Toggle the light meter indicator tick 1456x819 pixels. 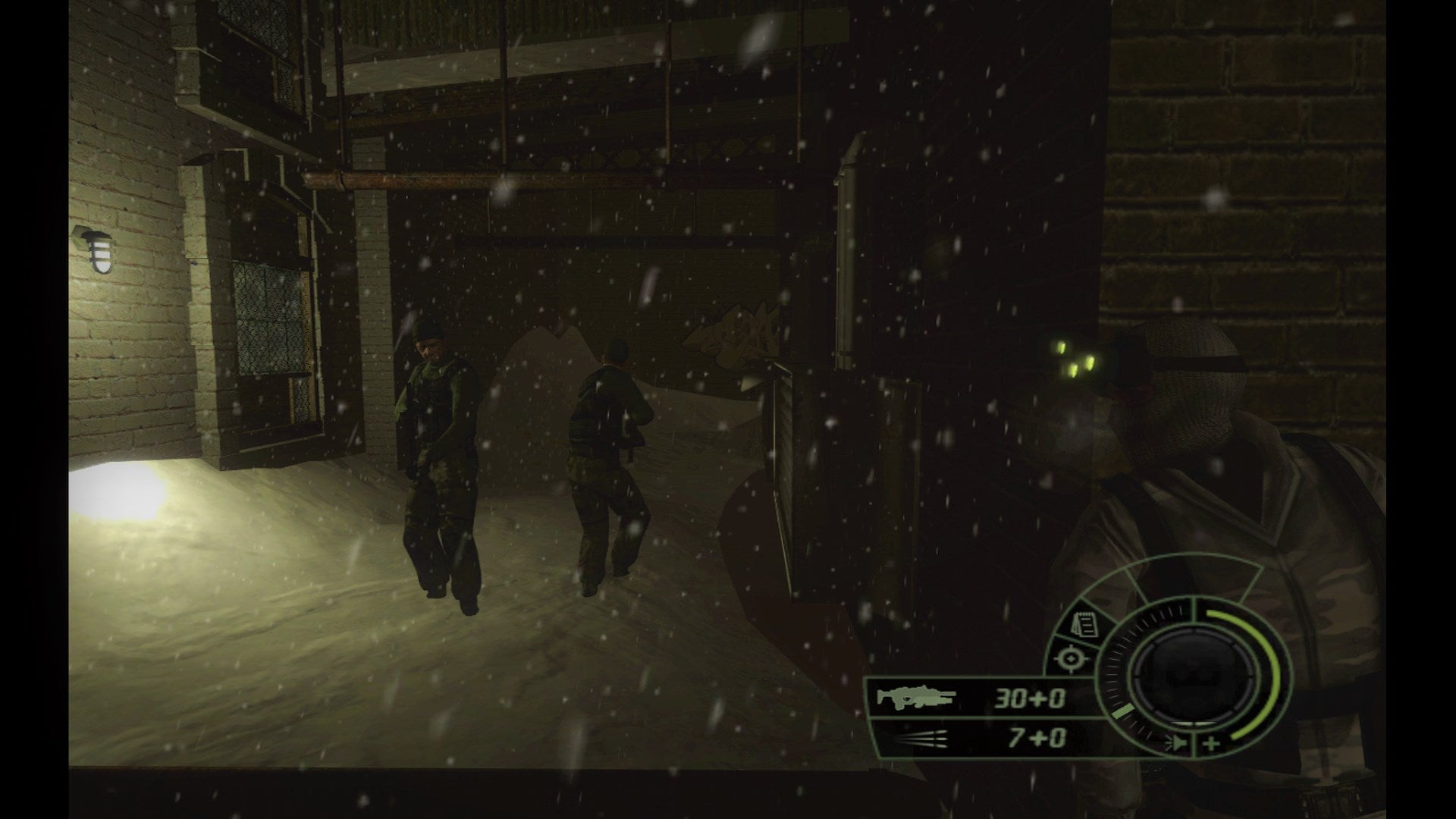tap(1124, 713)
